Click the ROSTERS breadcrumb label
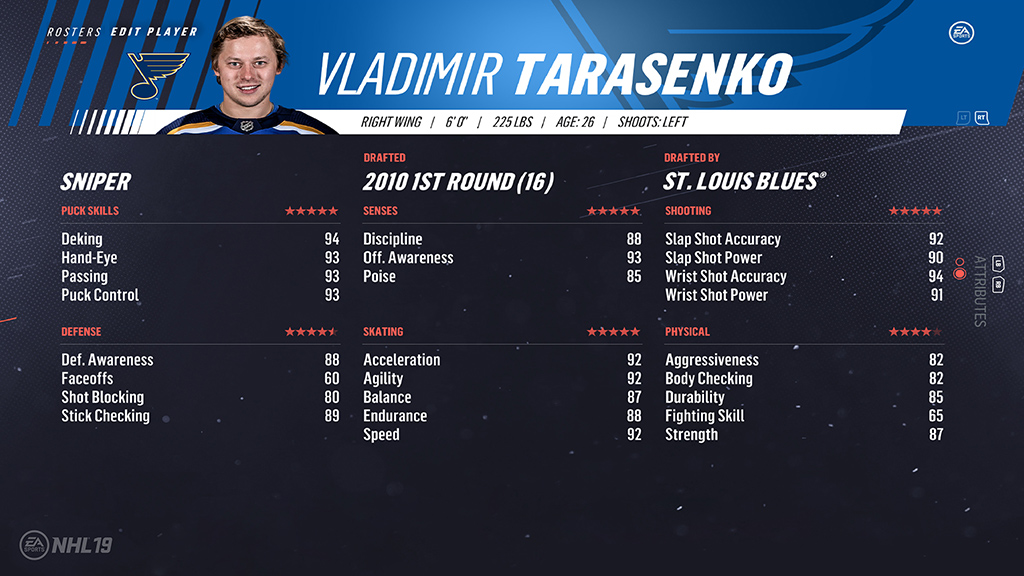The height and width of the screenshot is (576, 1024). [74, 32]
